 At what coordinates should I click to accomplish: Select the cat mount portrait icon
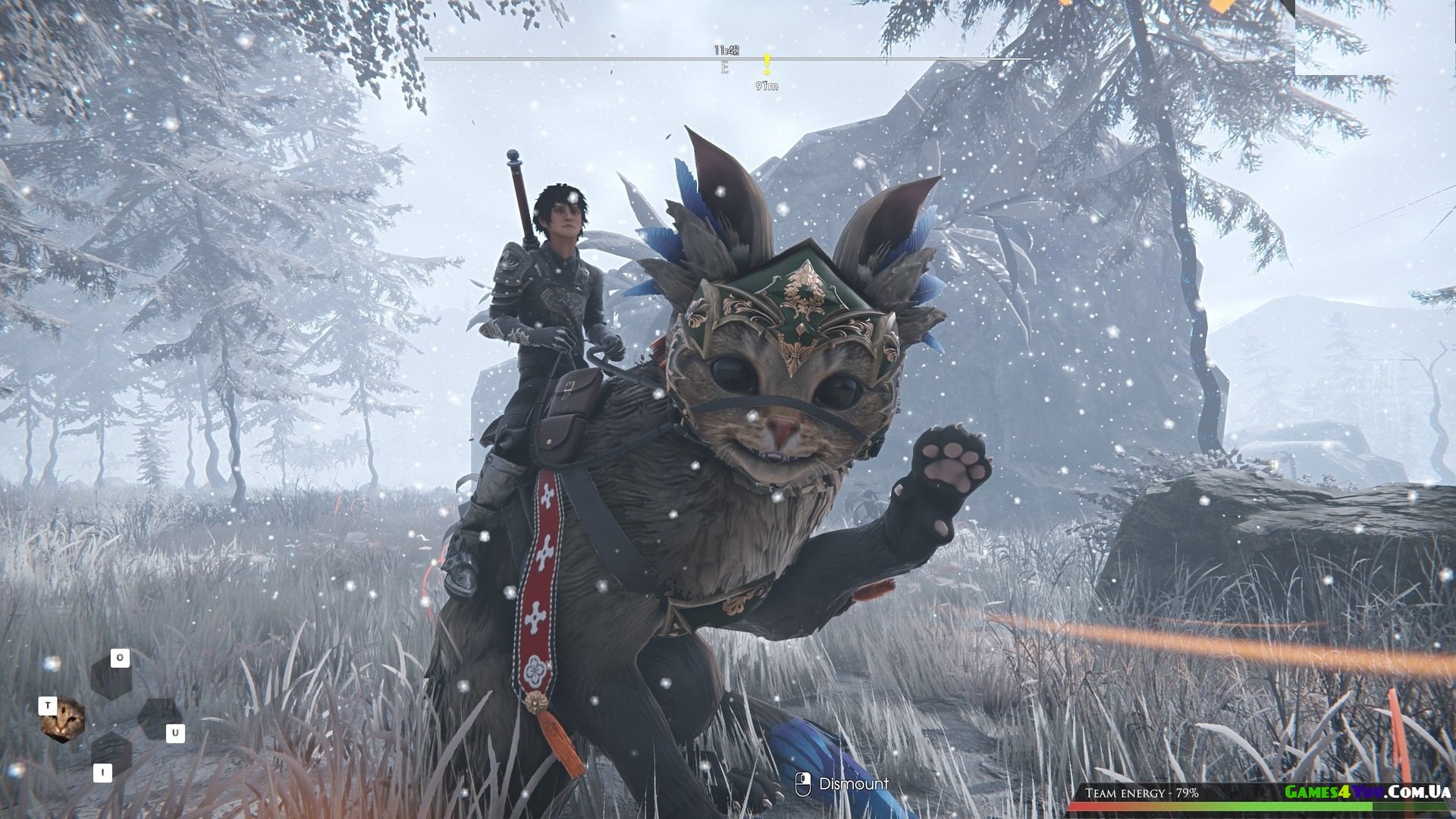click(x=62, y=720)
